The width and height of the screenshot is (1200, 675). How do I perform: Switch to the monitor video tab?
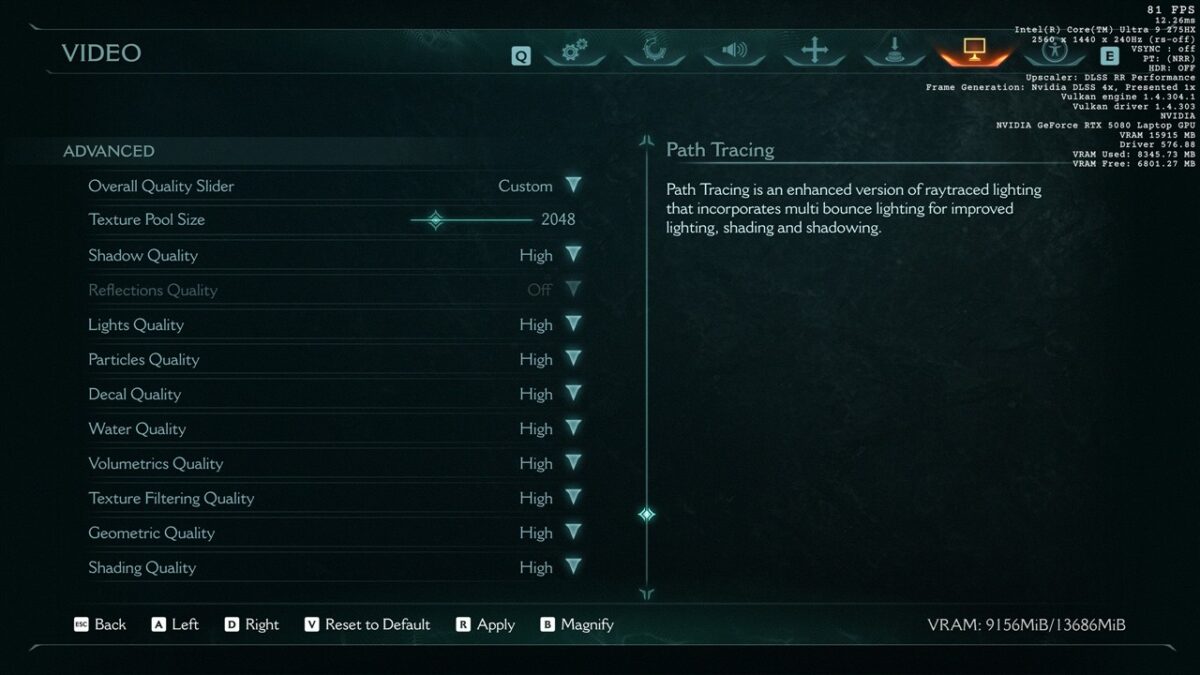974,51
